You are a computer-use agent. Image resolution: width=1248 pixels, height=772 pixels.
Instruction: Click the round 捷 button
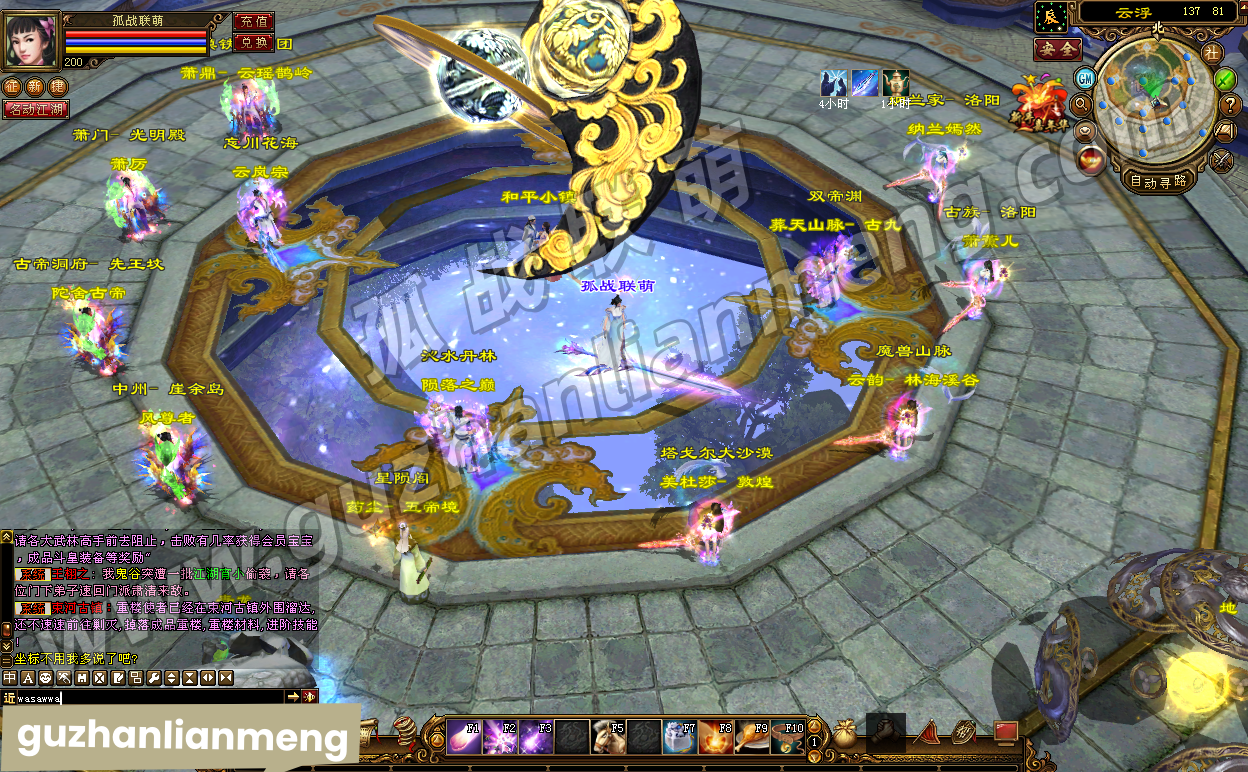(x=57, y=87)
